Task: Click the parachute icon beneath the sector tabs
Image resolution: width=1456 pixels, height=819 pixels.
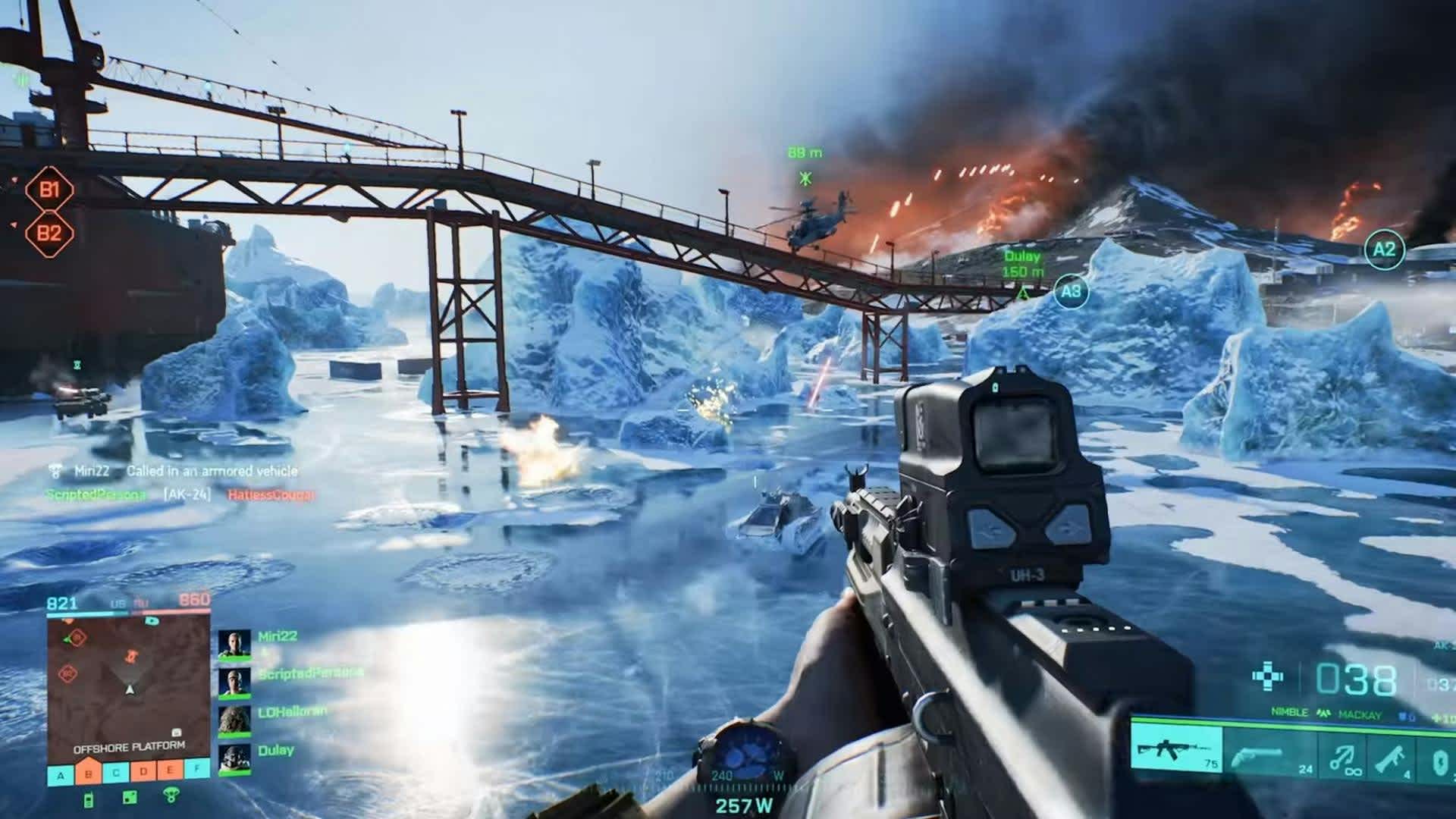Action: [171, 795]
